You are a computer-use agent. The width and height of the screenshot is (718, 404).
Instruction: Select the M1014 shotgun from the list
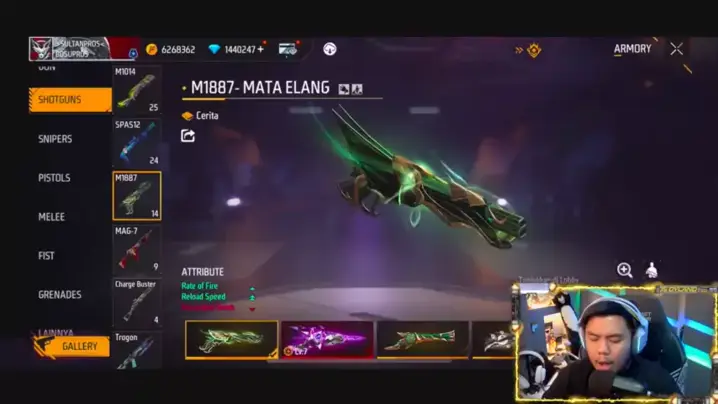(136, 90)
